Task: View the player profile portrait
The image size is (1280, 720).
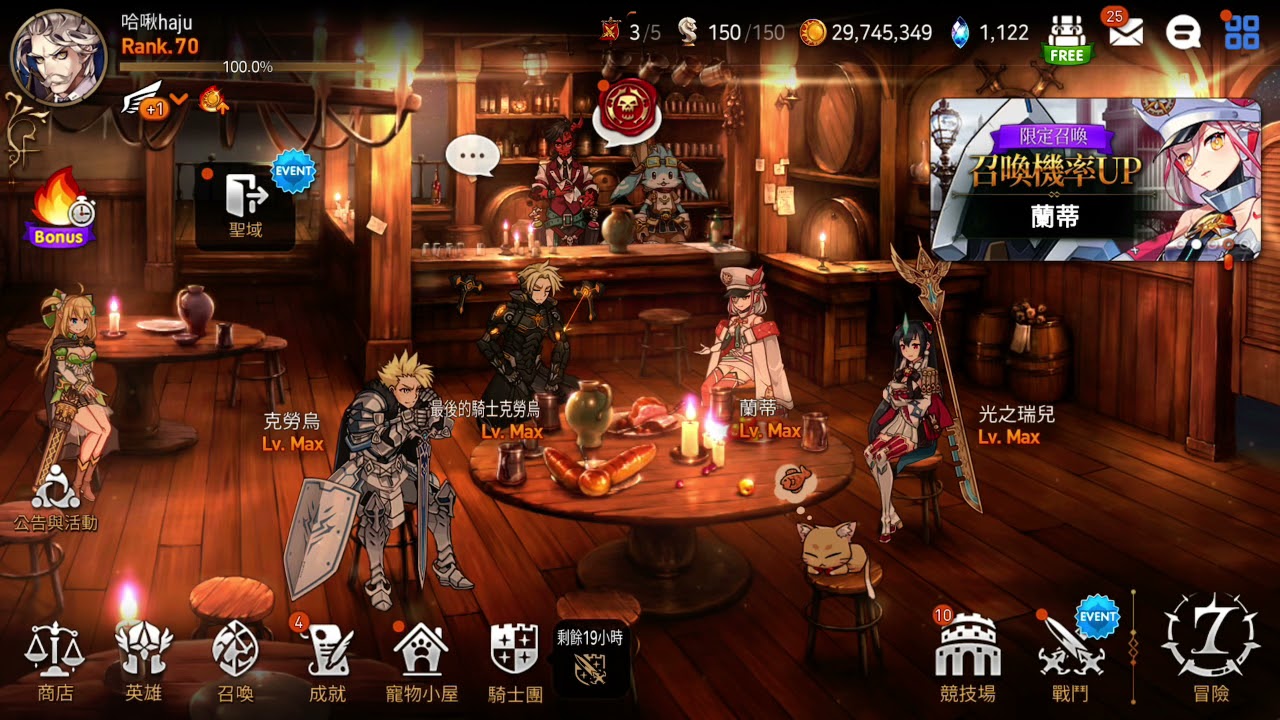Action: 58,58
